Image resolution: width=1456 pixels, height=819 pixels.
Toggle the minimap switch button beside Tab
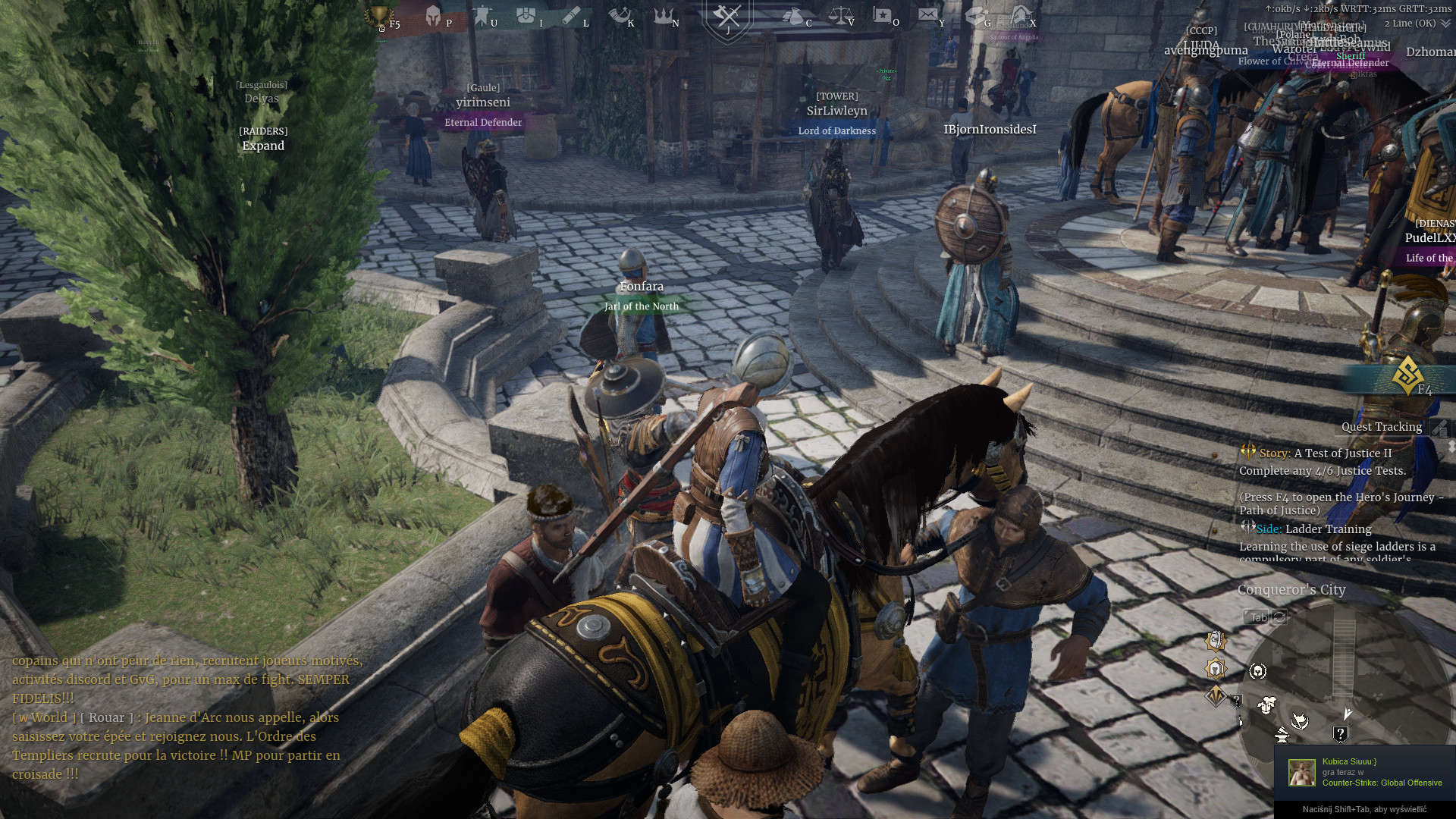(1279, 617)
